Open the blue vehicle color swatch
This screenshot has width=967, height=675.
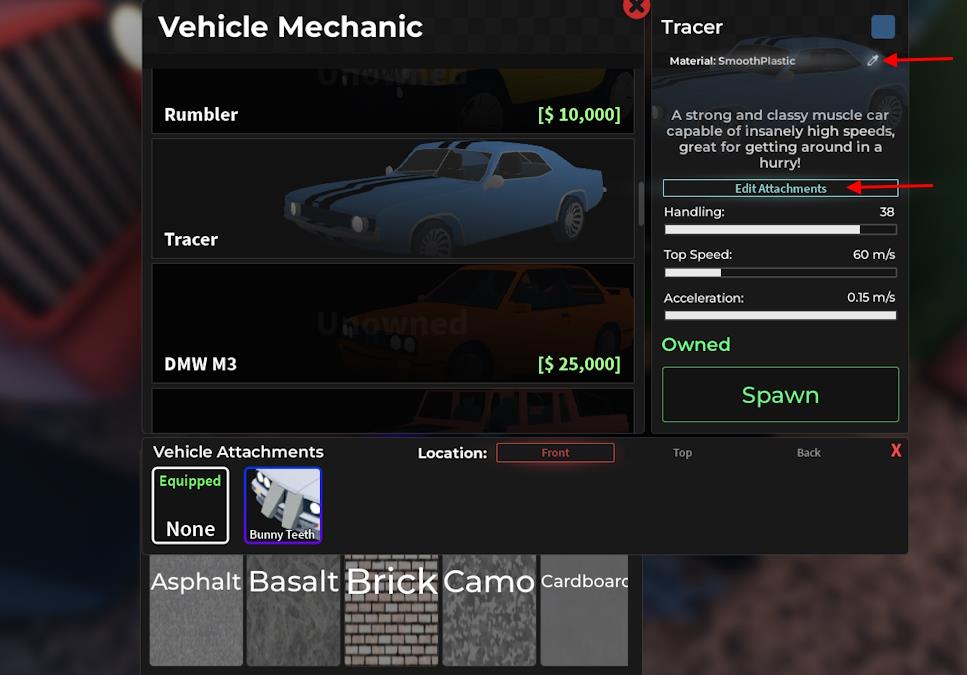883,27
